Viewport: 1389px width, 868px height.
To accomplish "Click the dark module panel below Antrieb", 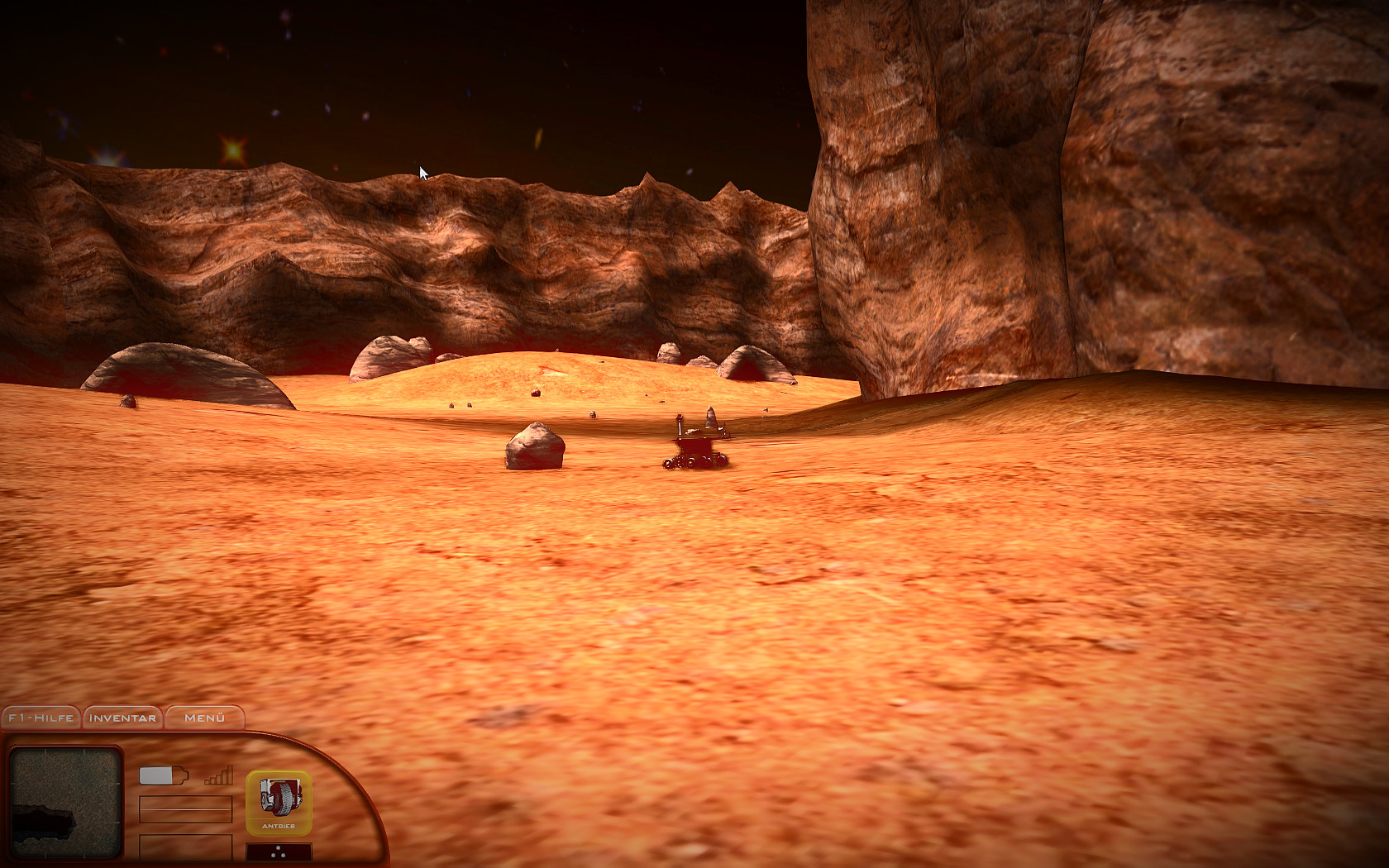I will [279, 851].
